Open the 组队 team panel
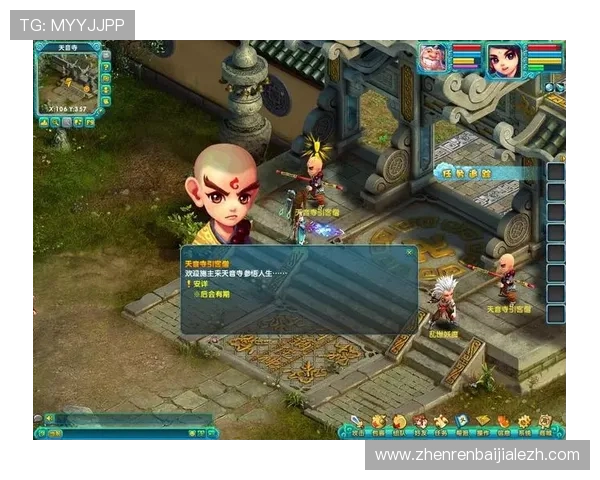 click(x=399, y=424)
